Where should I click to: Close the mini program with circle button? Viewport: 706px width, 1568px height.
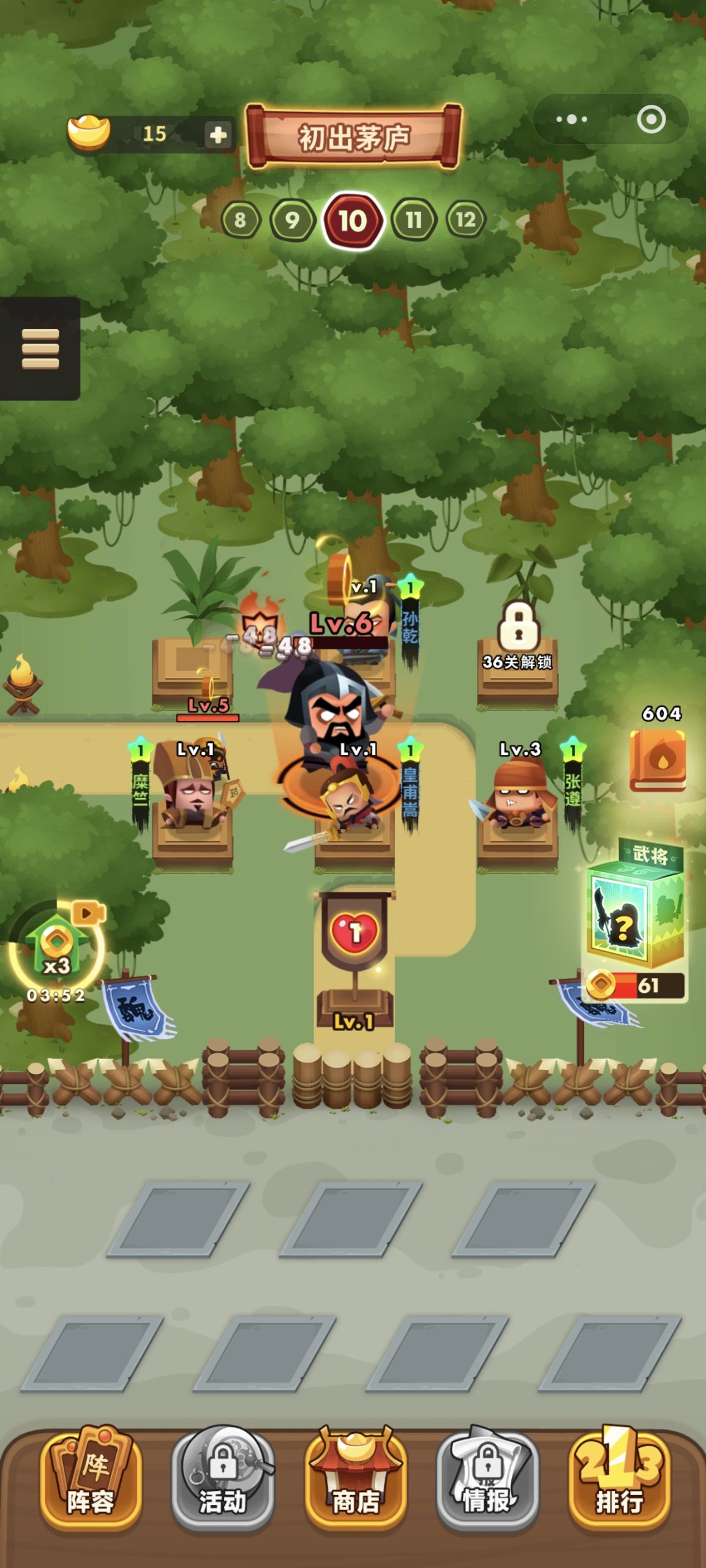[x=651, y=119]
